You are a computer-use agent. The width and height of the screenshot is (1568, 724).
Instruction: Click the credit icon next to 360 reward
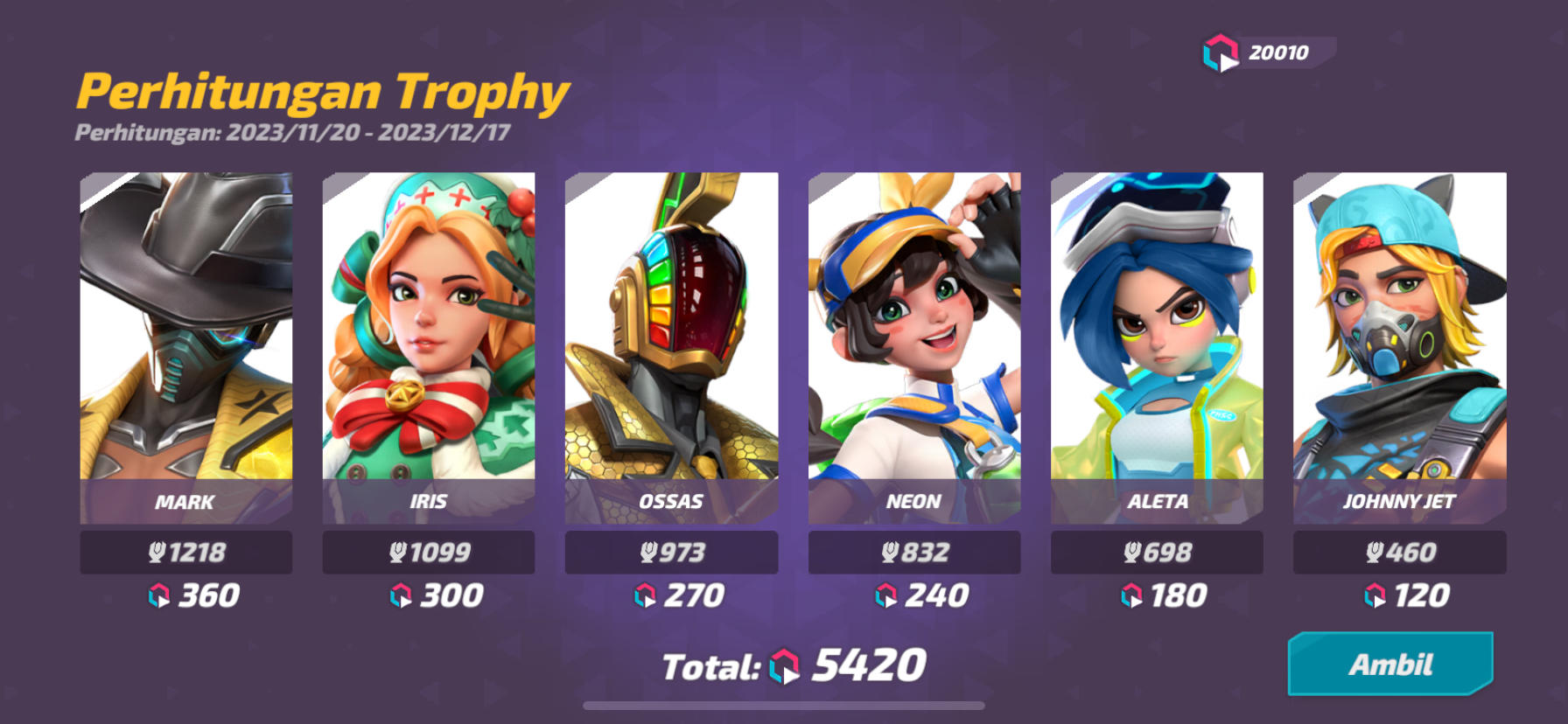point(157,595)
